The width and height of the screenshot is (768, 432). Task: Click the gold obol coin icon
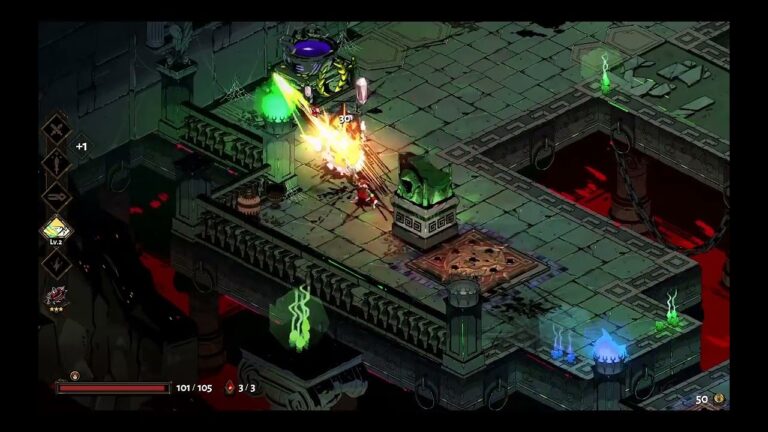[718, 398]
